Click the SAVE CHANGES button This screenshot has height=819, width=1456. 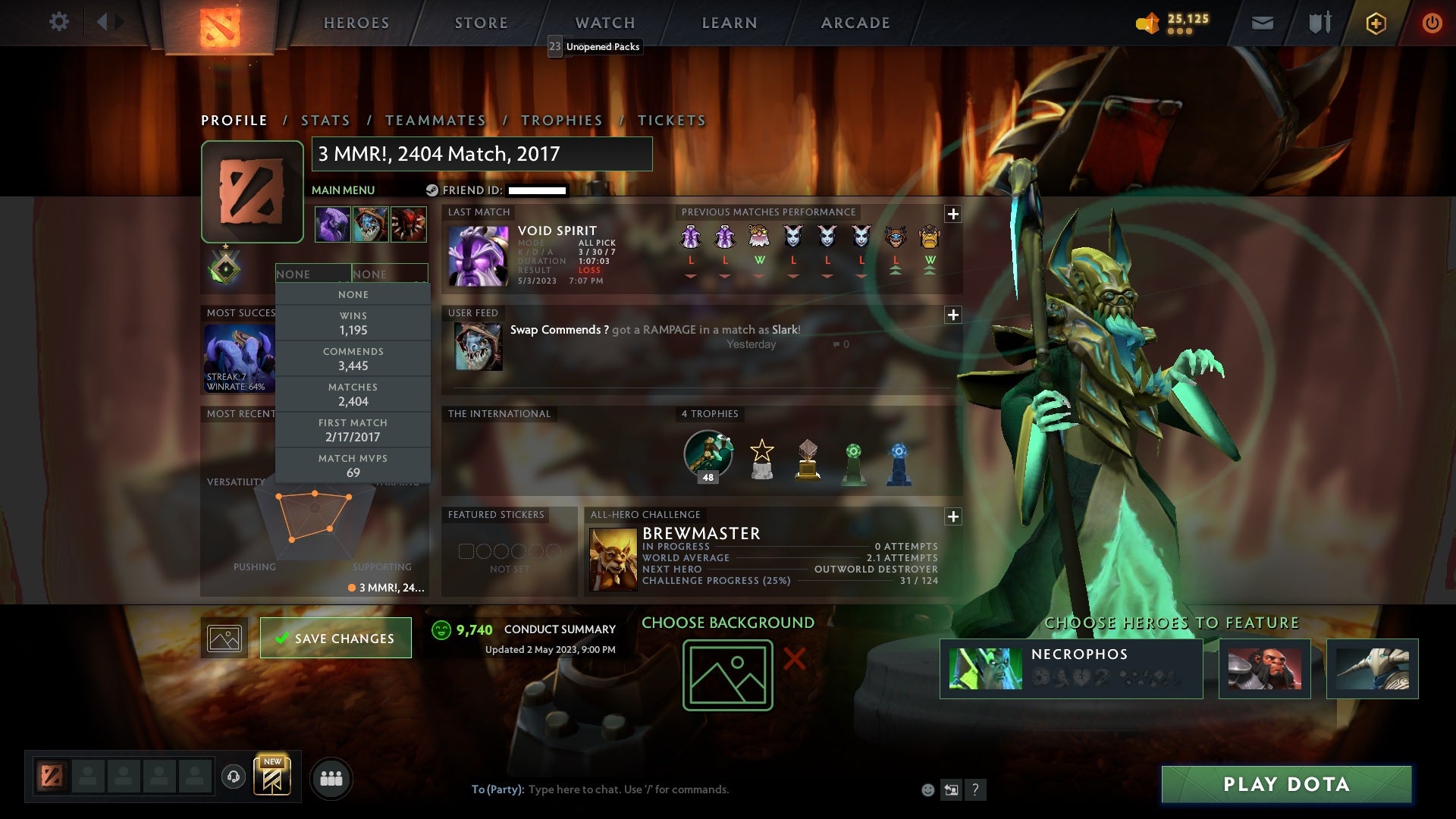335,638
